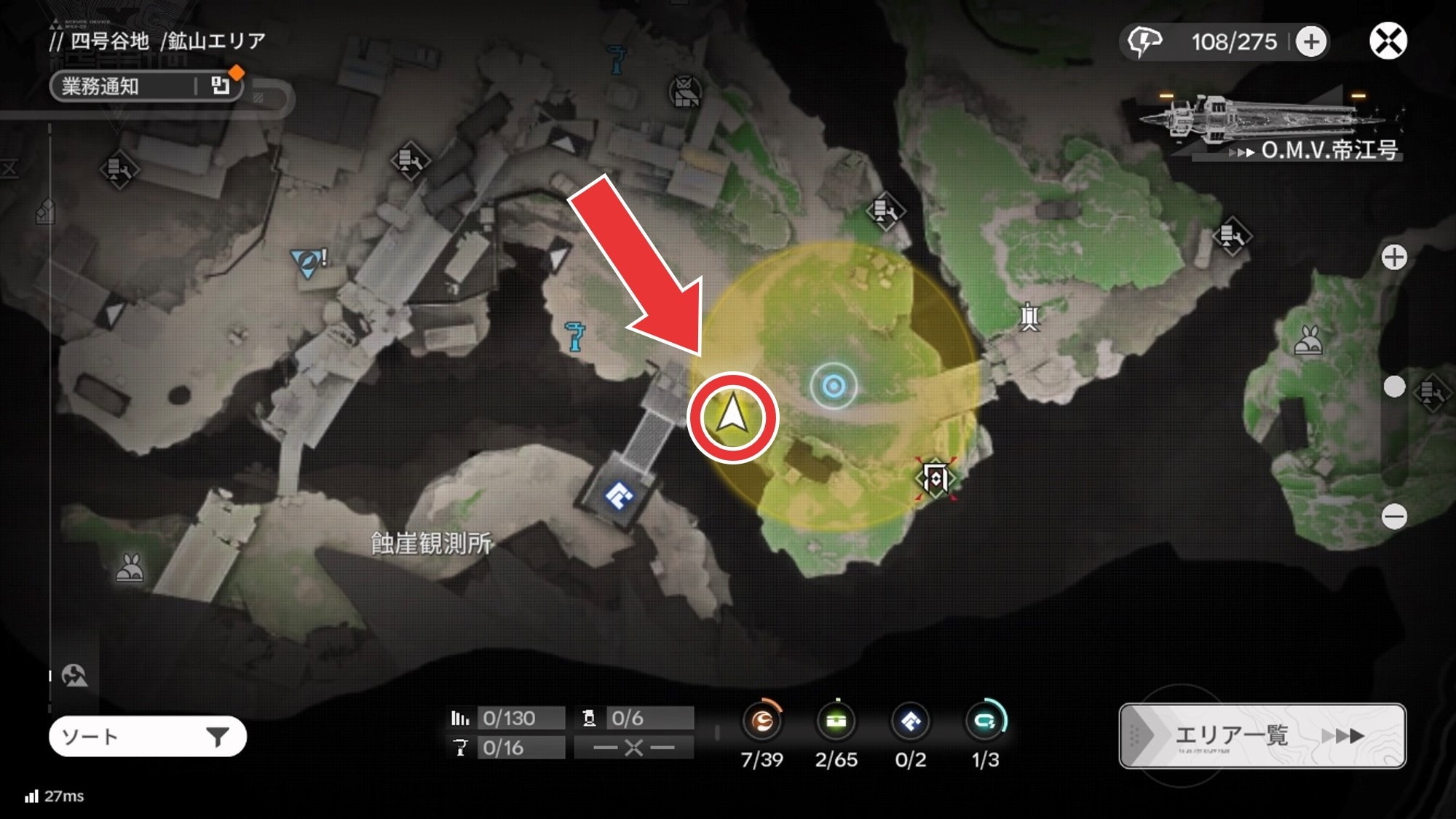Screen dimensions: 1456x819
Task: Show the green treasure chest tracker
Action: click(x=836, y=721)
